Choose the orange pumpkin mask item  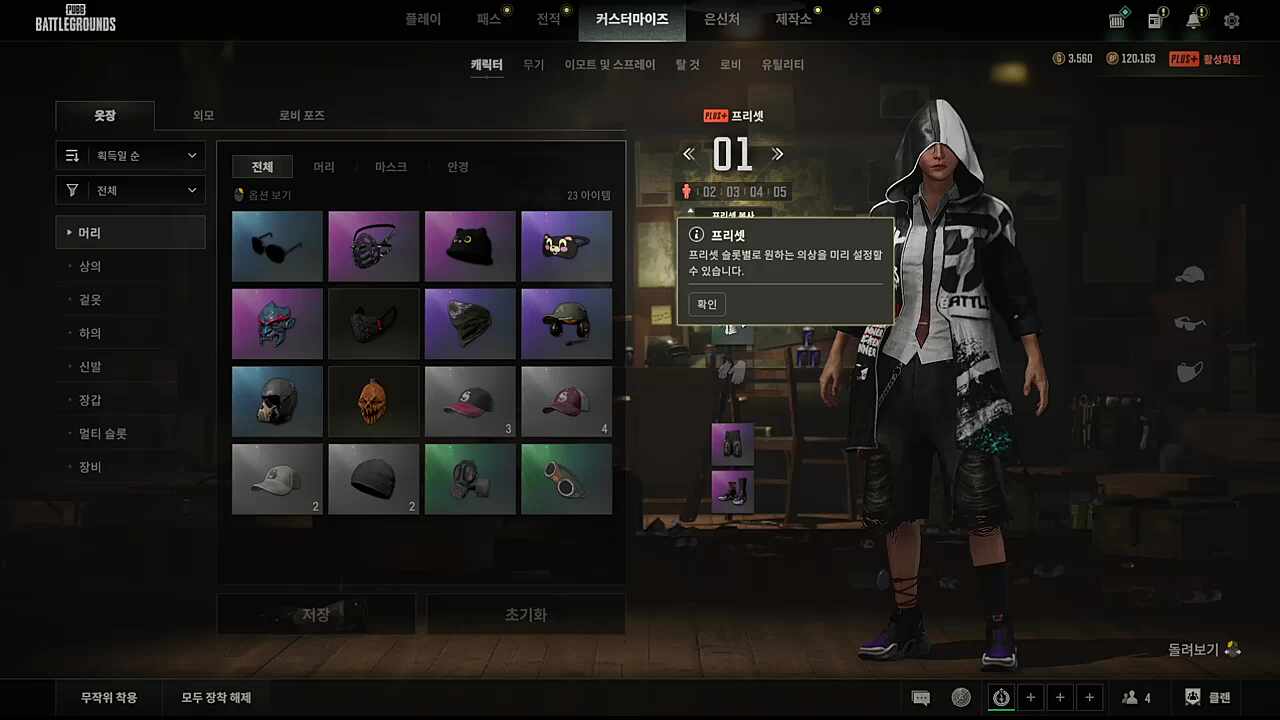373,401
